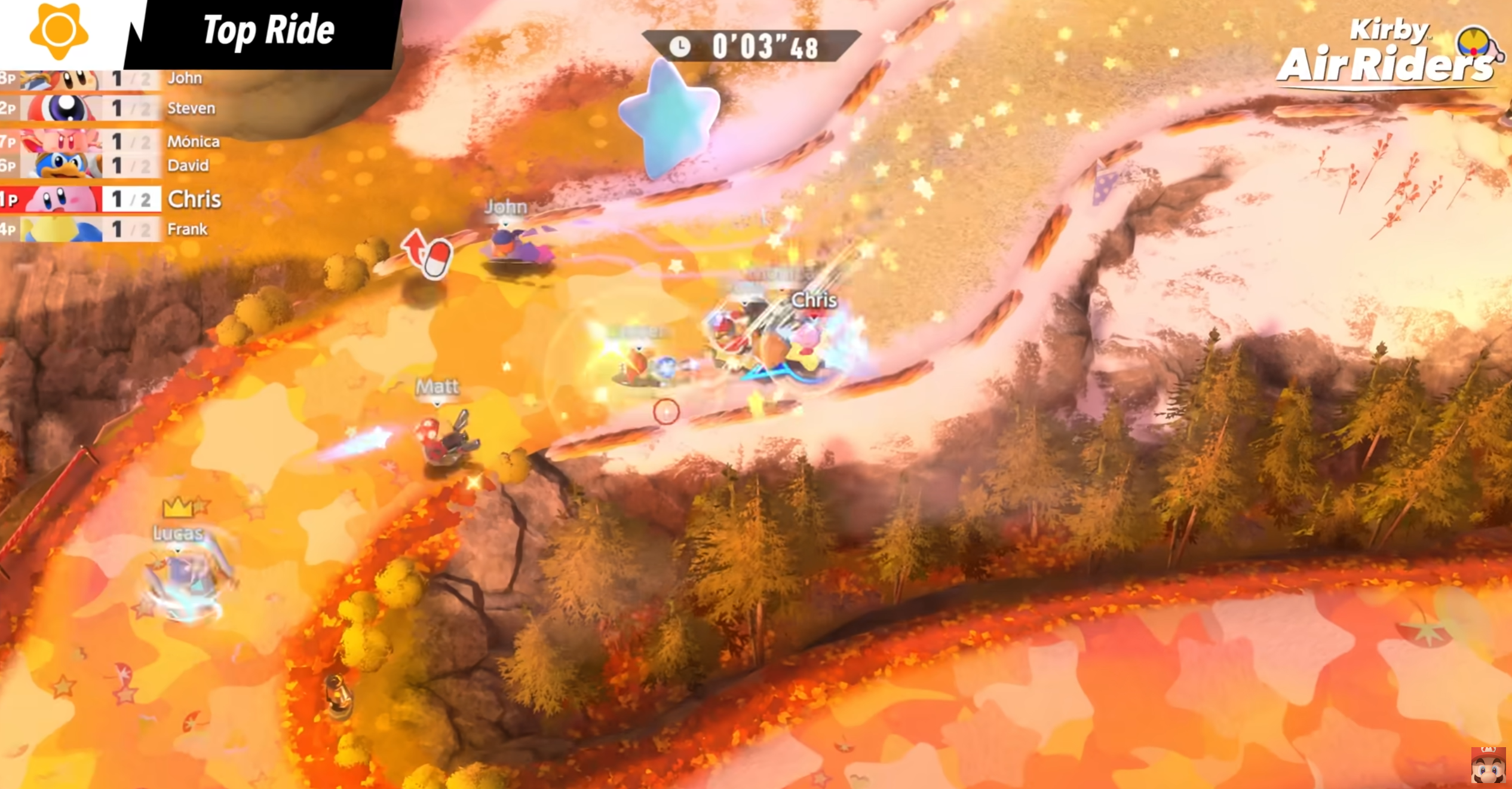Click the Top Ride mode banner

268,31
